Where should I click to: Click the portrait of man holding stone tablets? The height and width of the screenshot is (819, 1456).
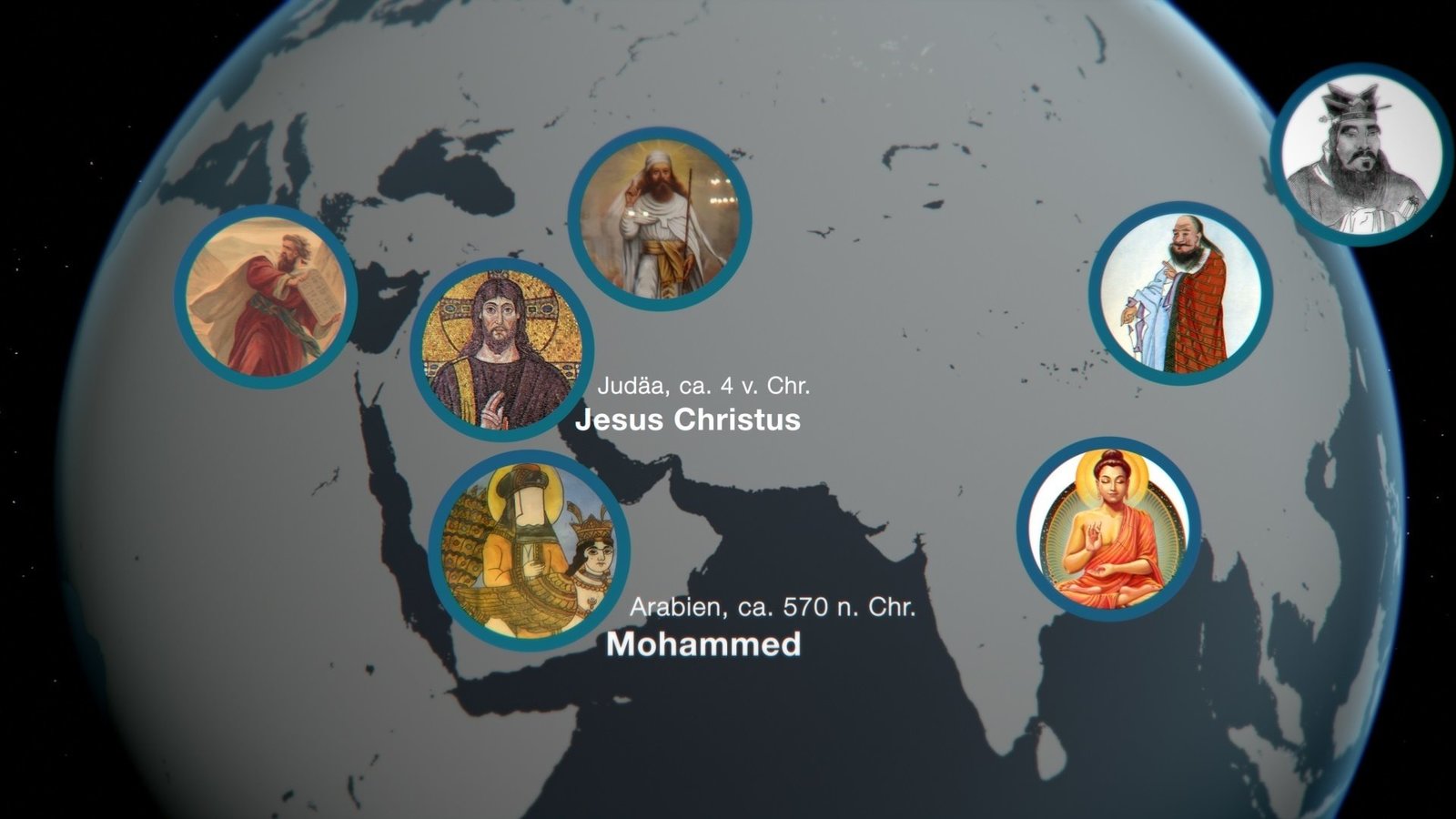tap(266, 297)
